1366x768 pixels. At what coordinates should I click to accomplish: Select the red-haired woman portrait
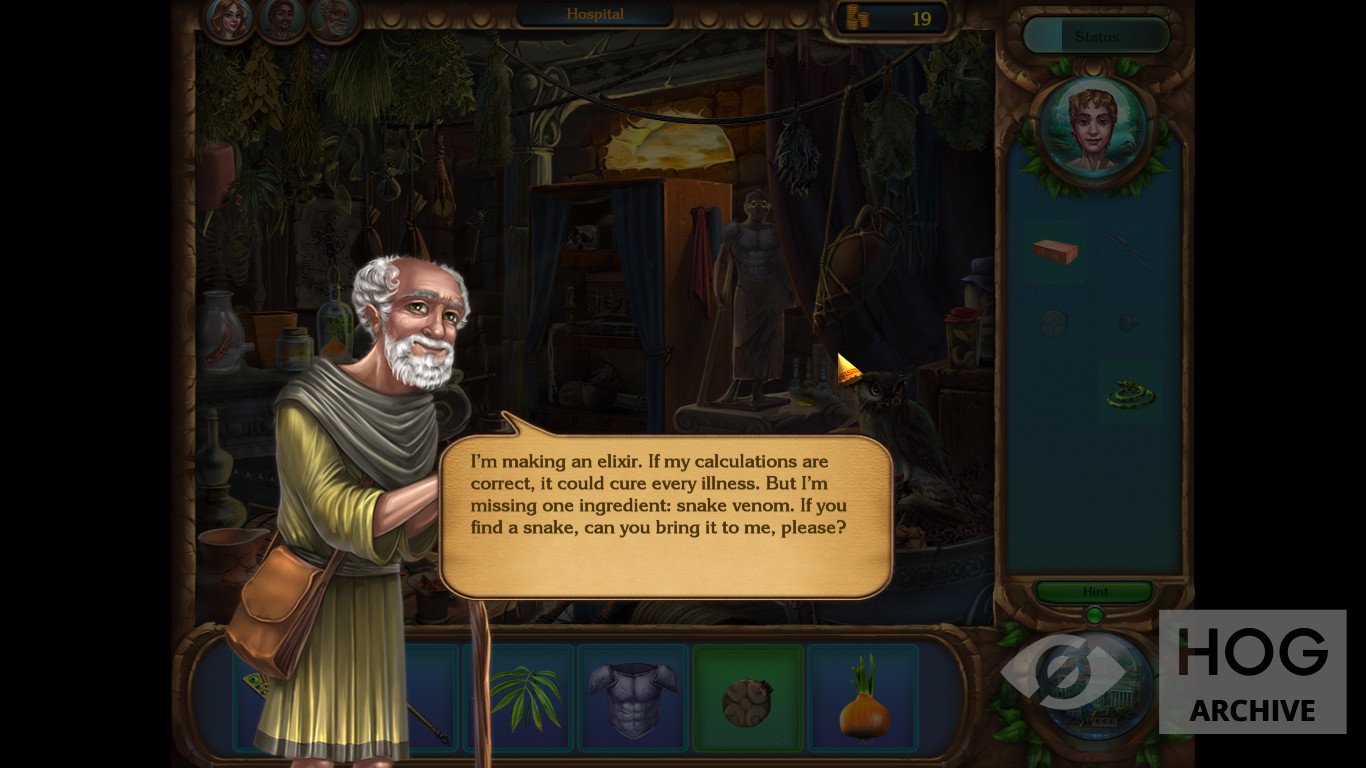click(230, 18)
